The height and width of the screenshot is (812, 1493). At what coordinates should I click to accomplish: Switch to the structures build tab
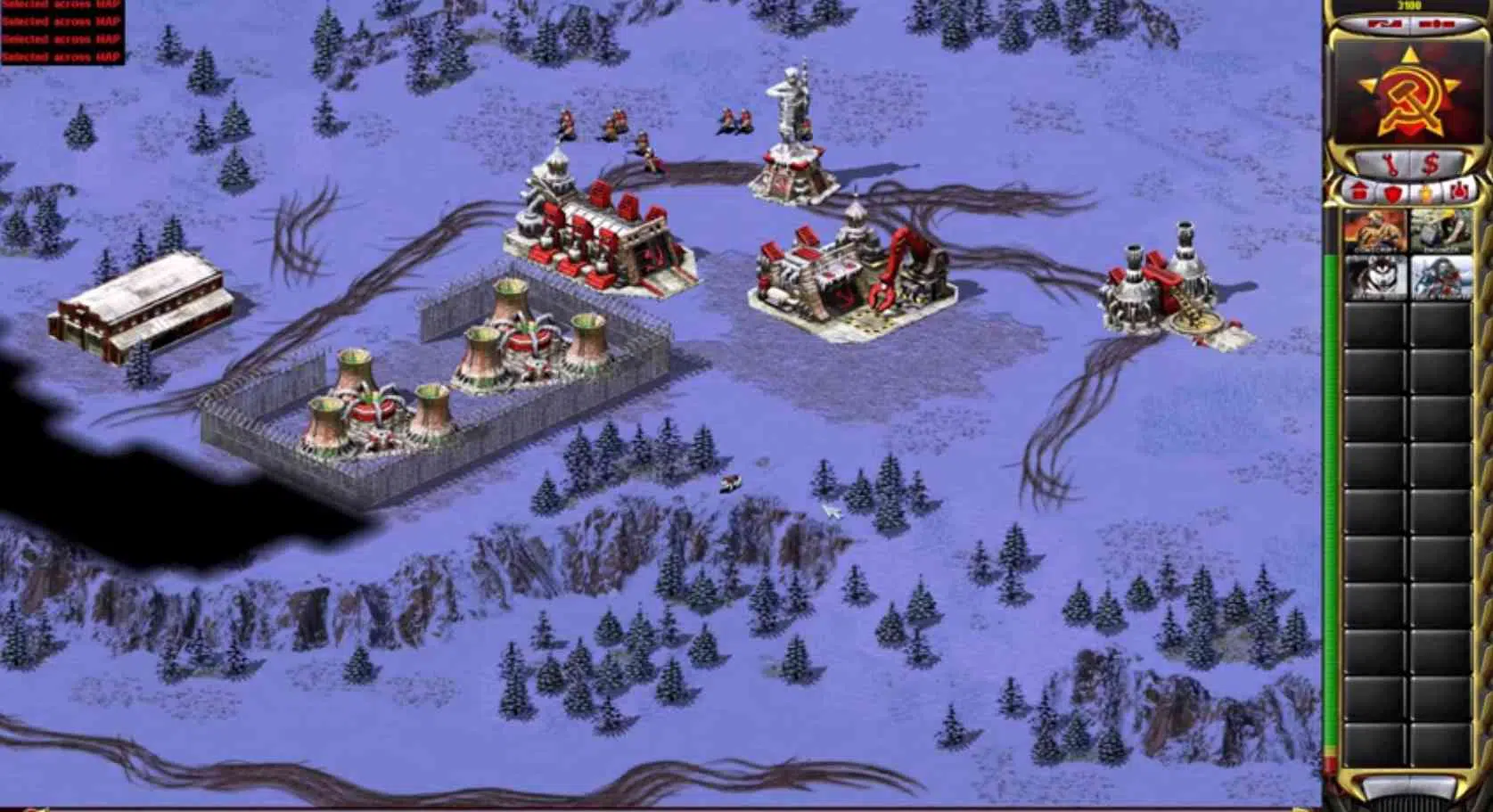1359,190
